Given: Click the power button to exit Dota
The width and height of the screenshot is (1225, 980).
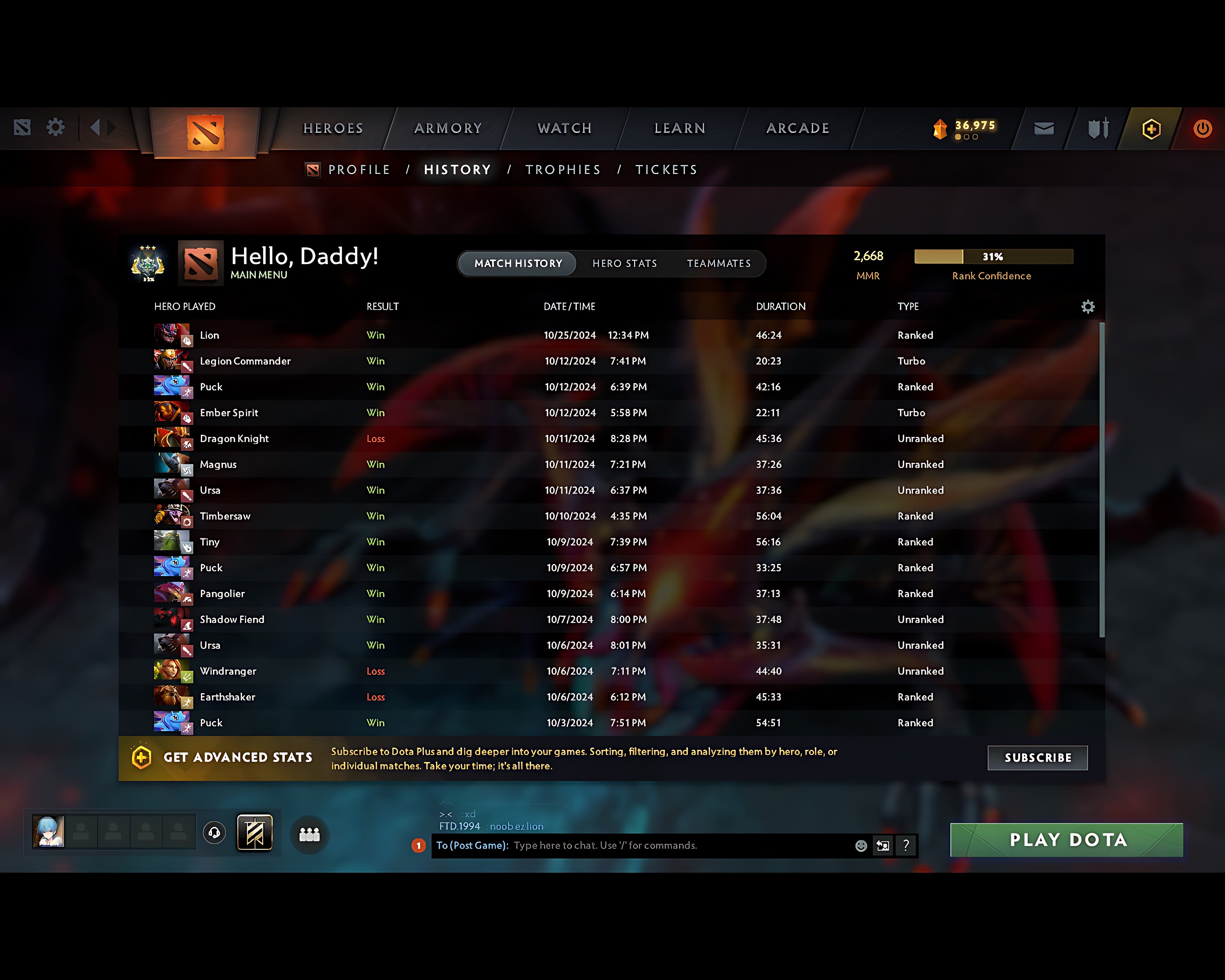Looking at the screenshot, I should tap(1202, 128).
